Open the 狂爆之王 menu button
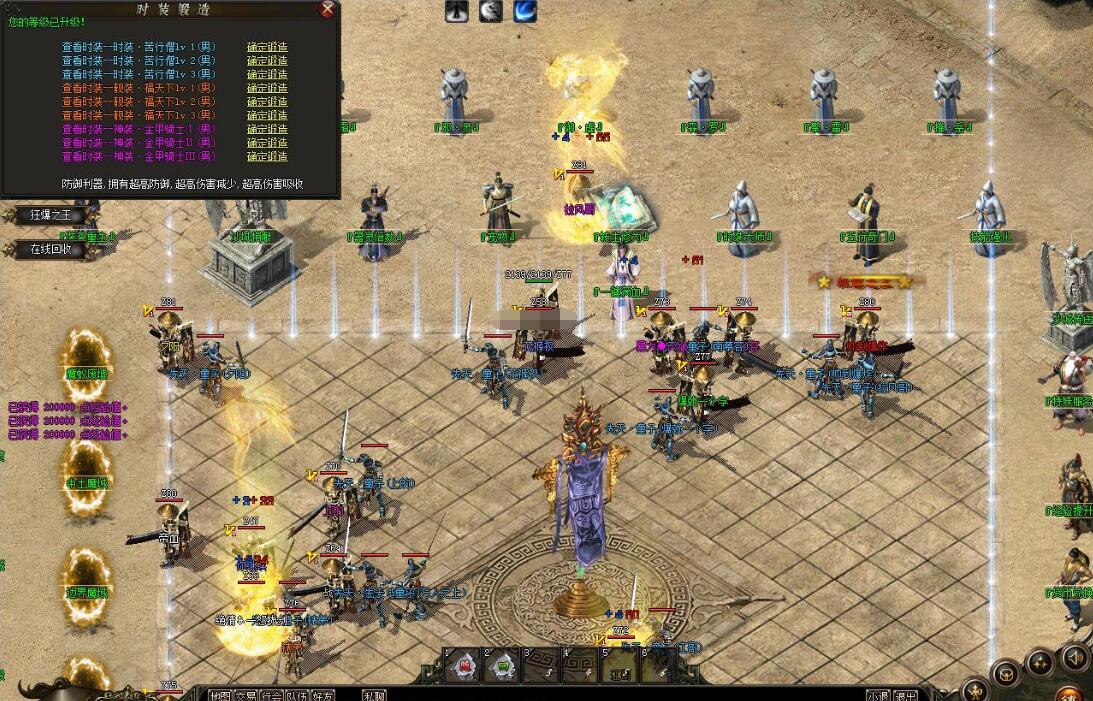 [52, 215]
